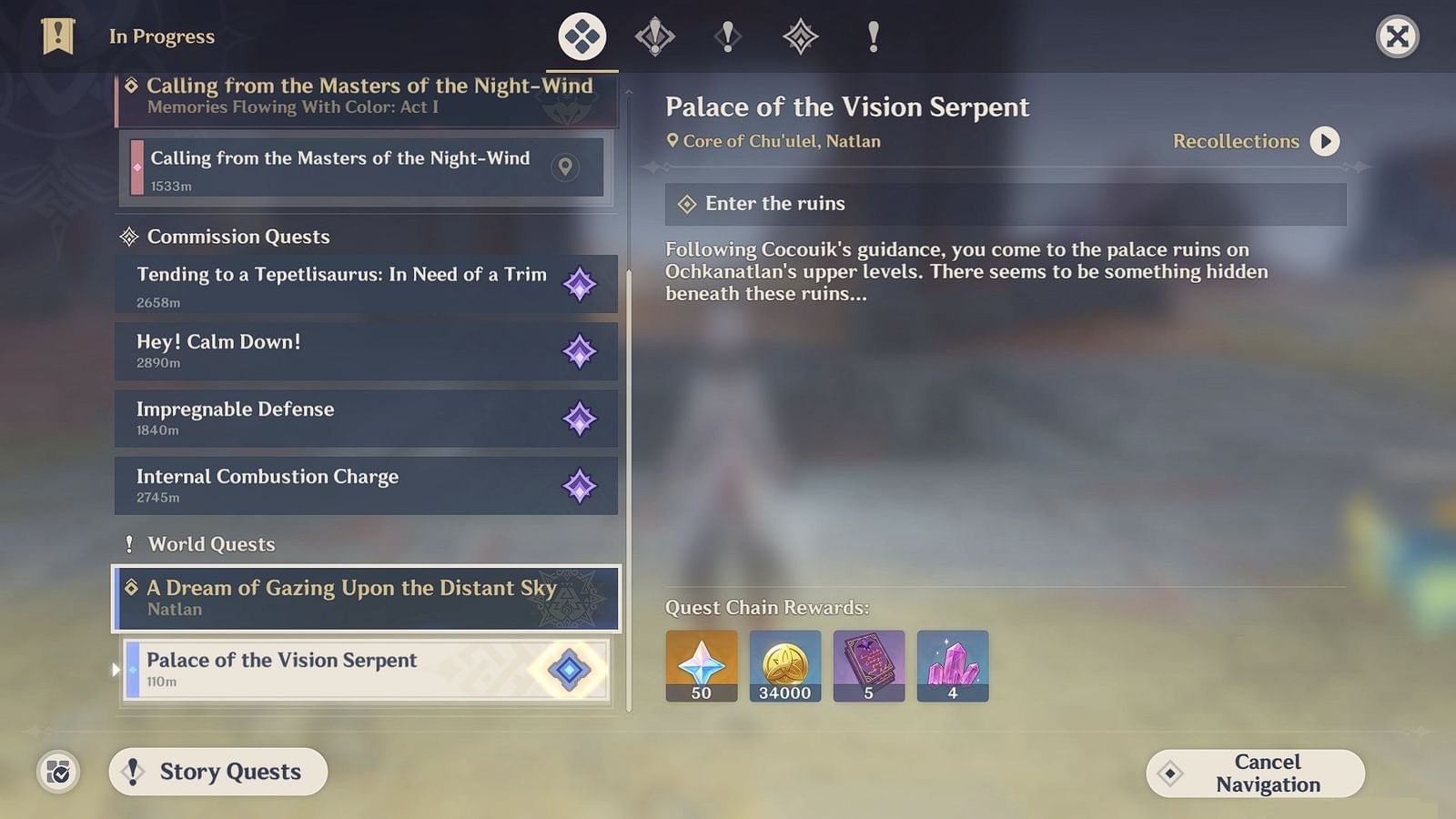Image resolution: width=1456 pixels, height=819 pixels.
Task: Click Cancel Navigation
Action: click(x=1255, y=772)
